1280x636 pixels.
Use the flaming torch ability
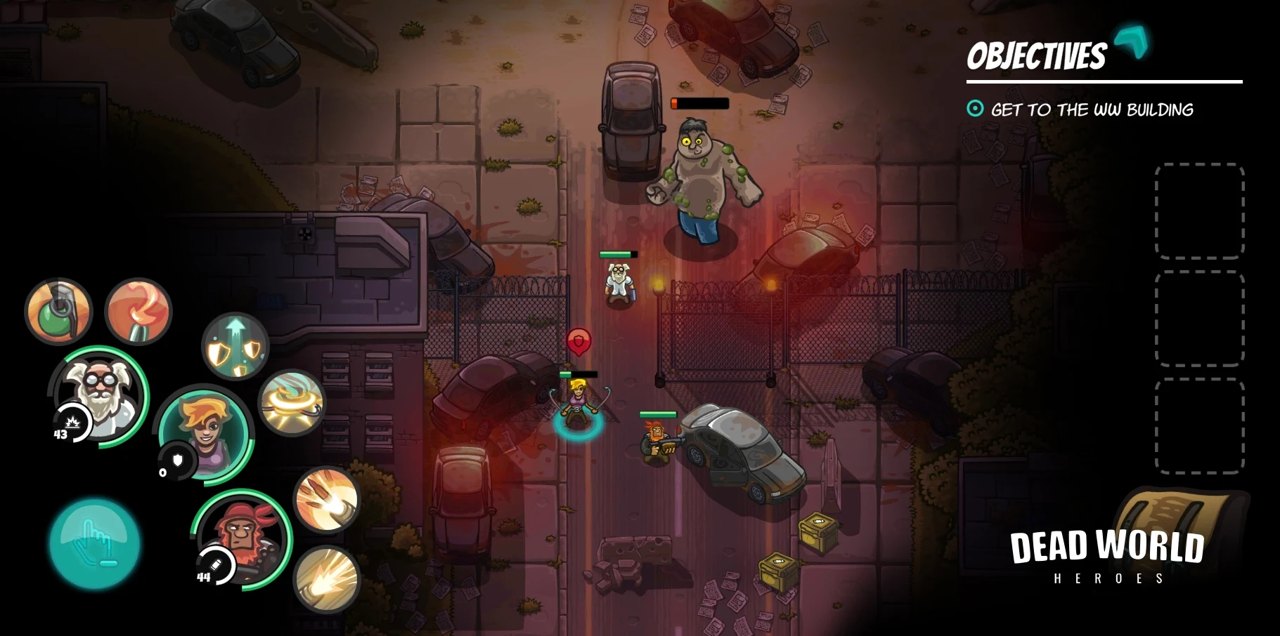point(138,311)
